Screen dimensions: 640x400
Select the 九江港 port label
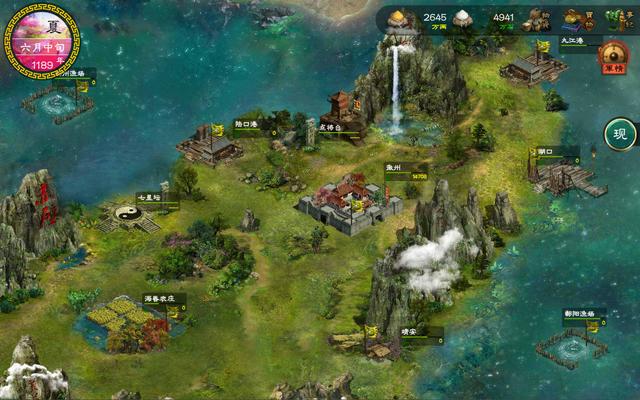tap(571, 41)
